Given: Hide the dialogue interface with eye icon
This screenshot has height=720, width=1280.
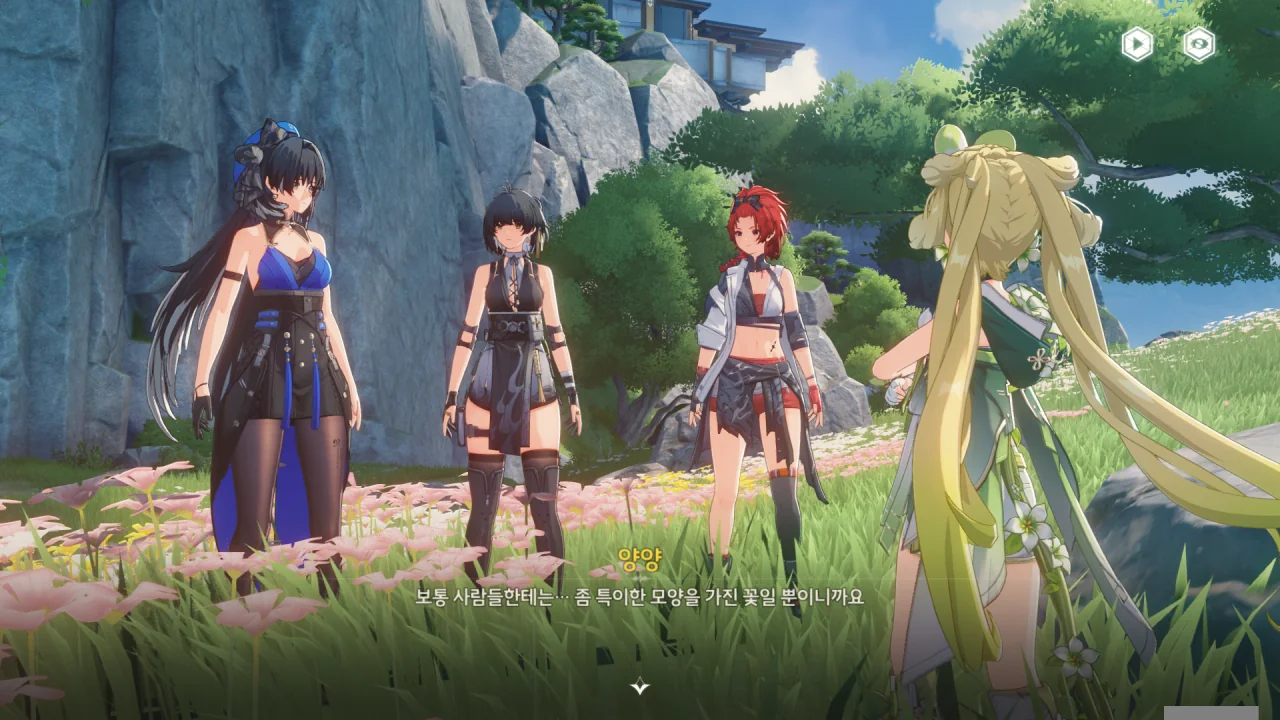Looking at the screenshot, I should click(x=1198, y=44).
